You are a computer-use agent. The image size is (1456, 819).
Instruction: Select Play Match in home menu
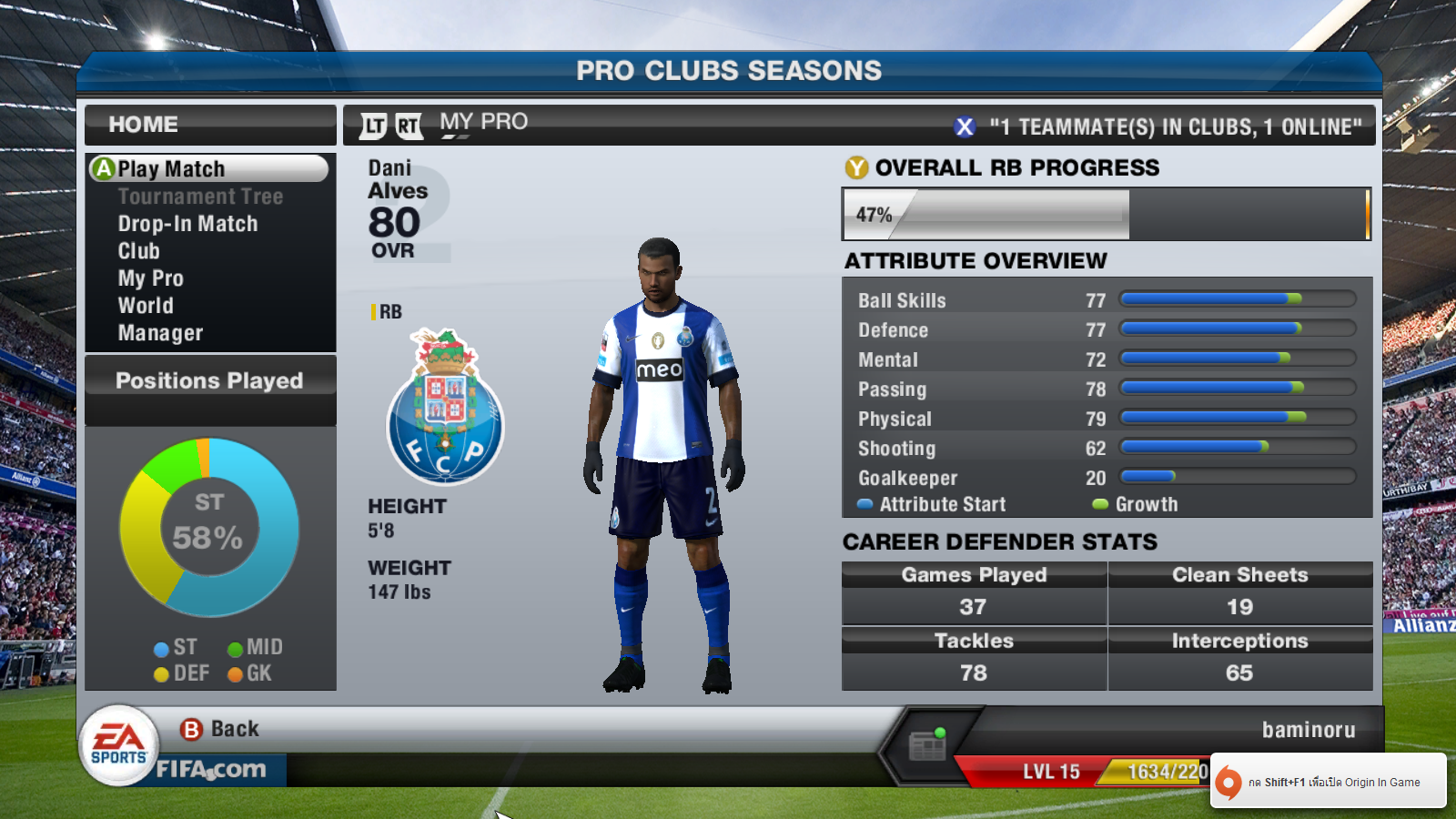pos(207,168)
